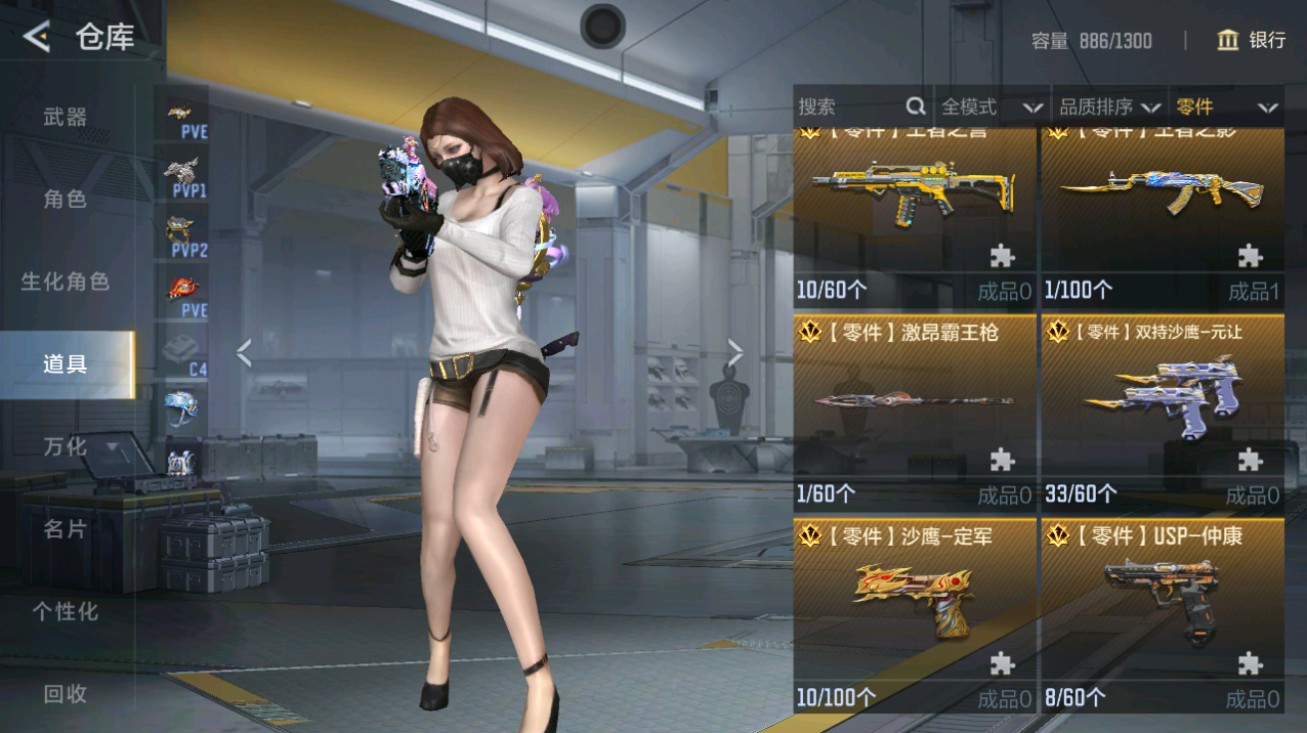
Task: Open the 品质排序 sorting dropdown
Action: [1110, 106]
